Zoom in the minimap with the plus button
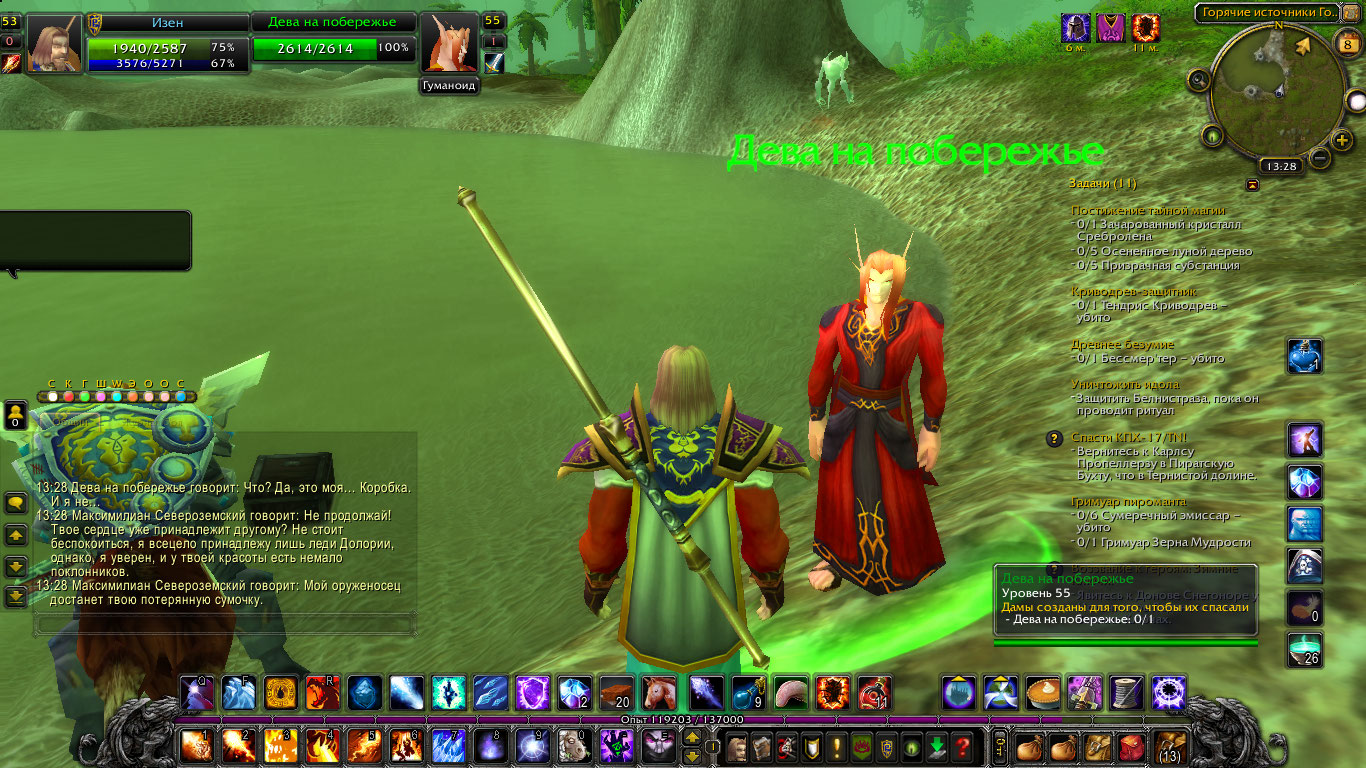 click(1342, 139)
